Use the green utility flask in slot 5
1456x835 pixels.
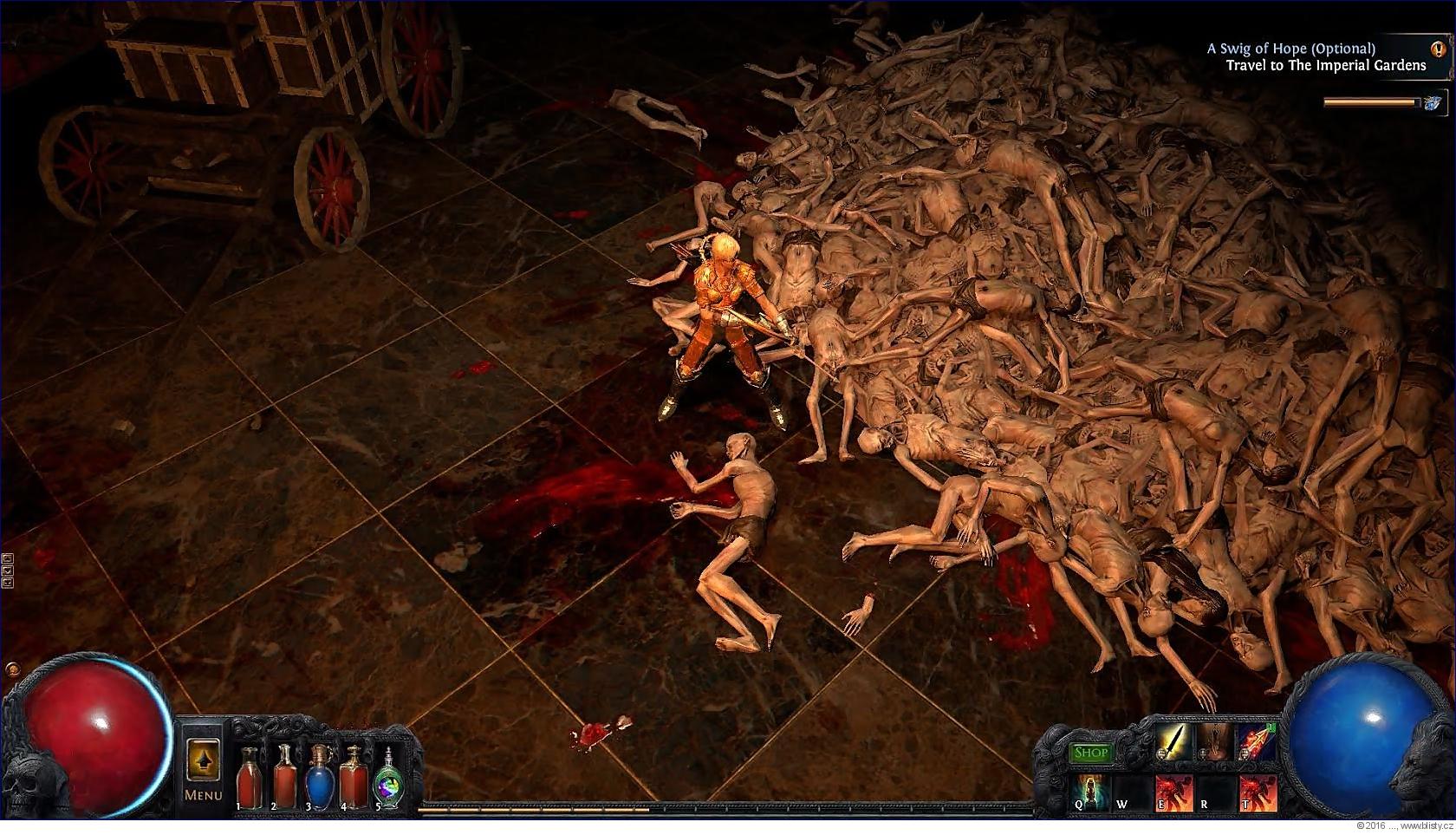(387, 778)
